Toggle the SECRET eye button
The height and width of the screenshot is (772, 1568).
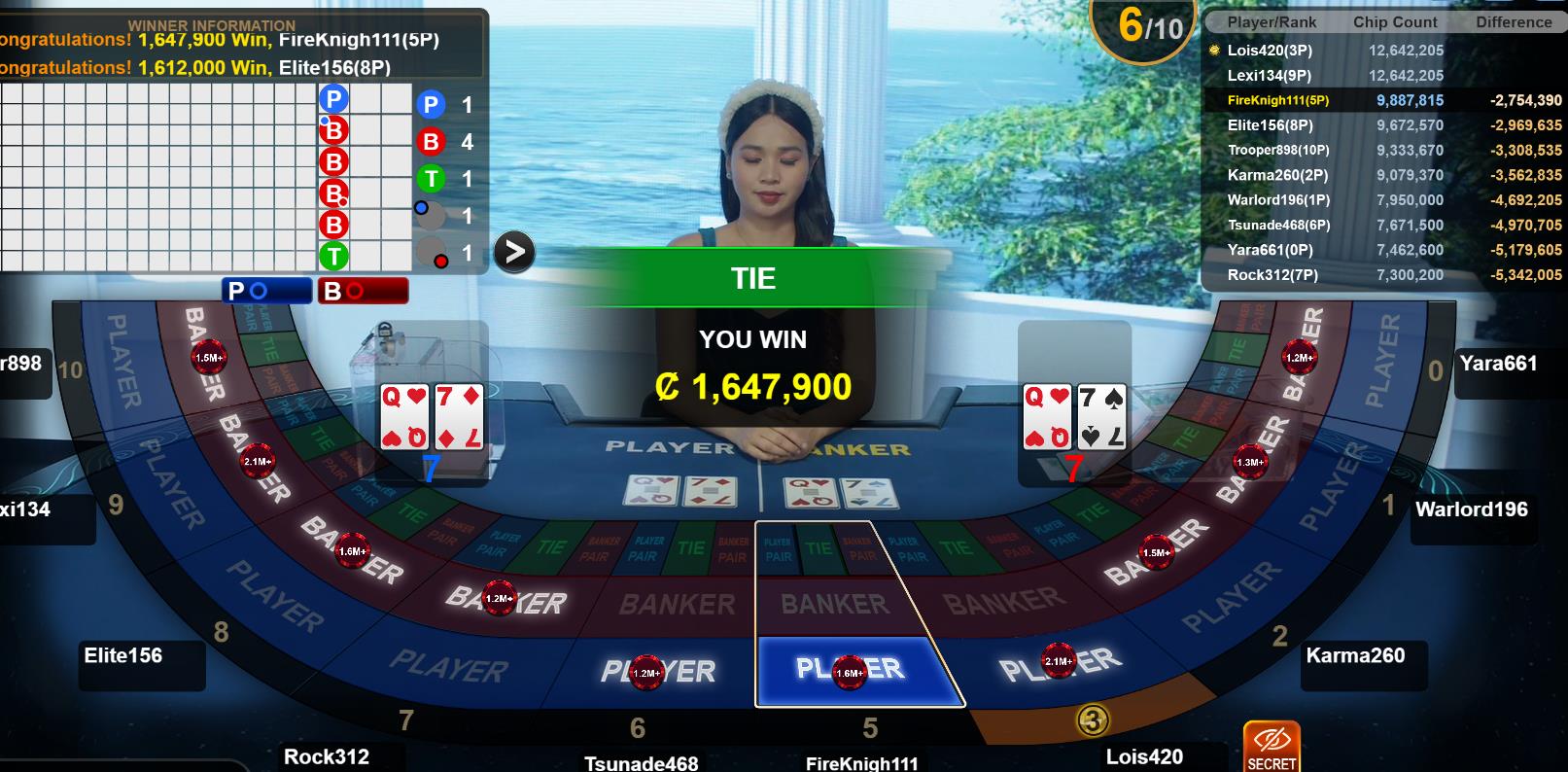tap(1272, 747)
